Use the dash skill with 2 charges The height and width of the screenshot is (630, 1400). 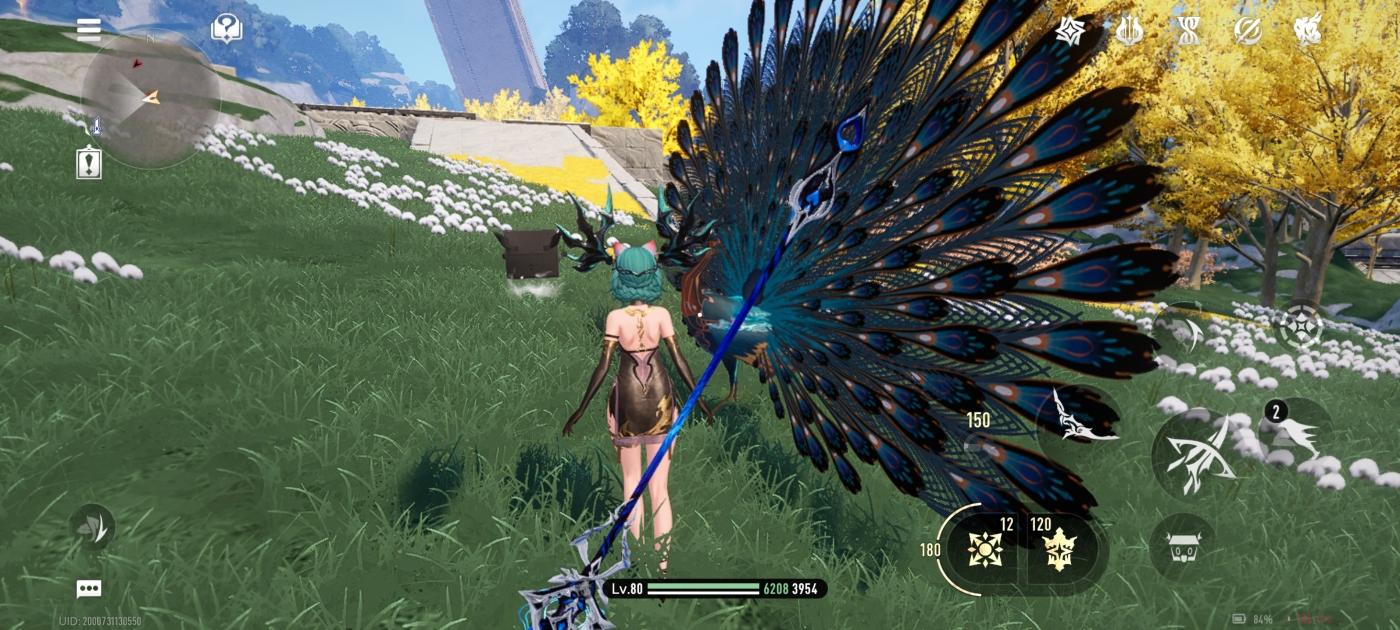(x=1297, y=433)
